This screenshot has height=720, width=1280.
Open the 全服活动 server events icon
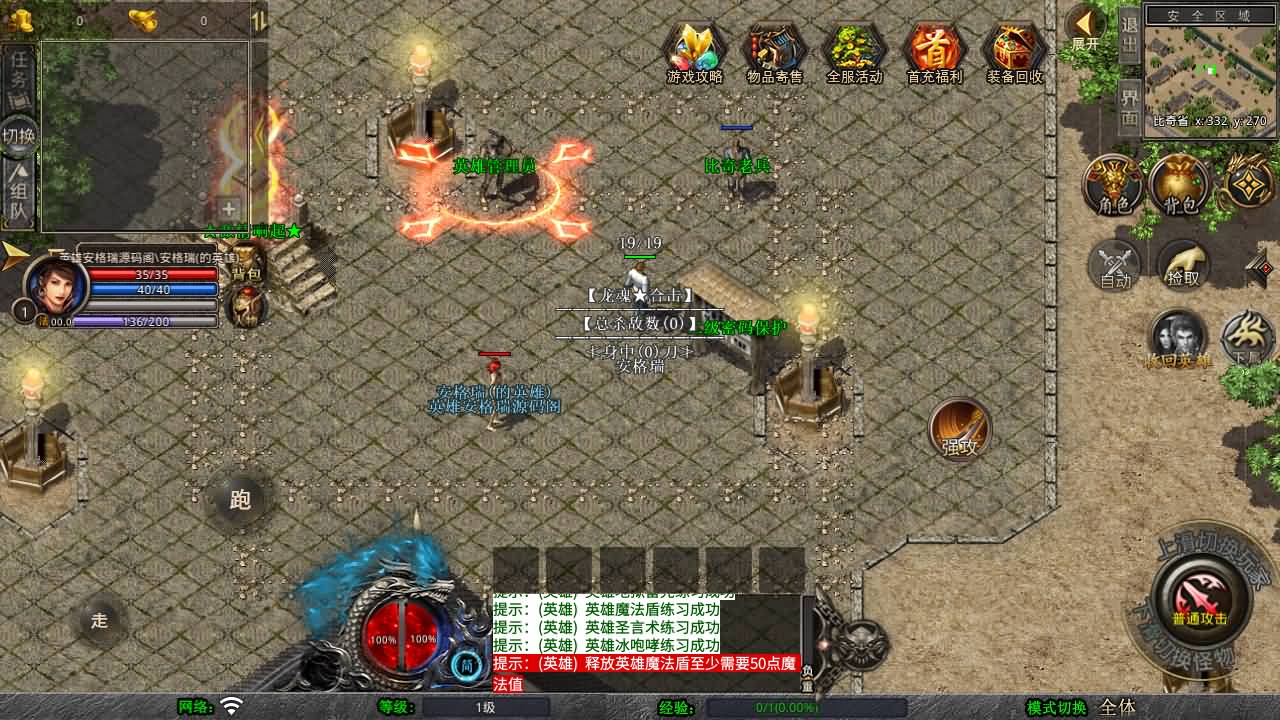[855, 52]
